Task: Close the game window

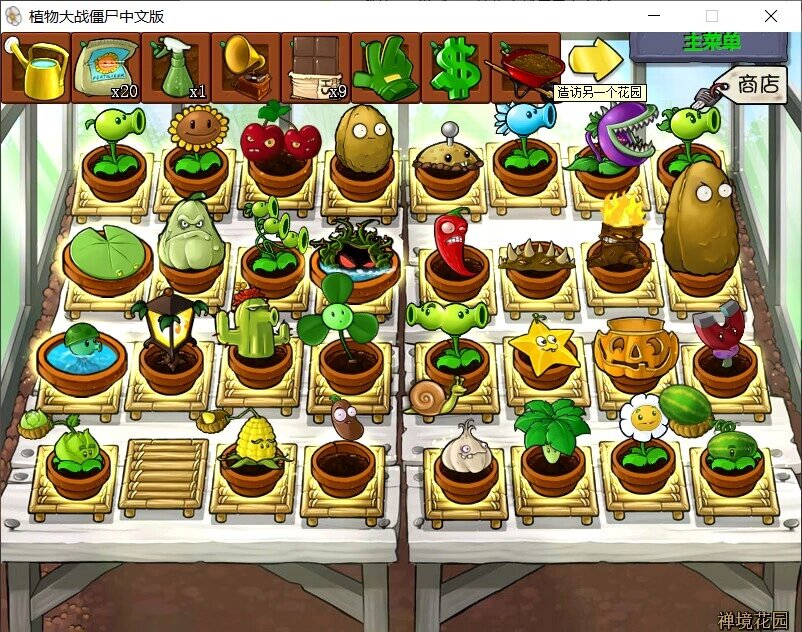Action: 771,16
